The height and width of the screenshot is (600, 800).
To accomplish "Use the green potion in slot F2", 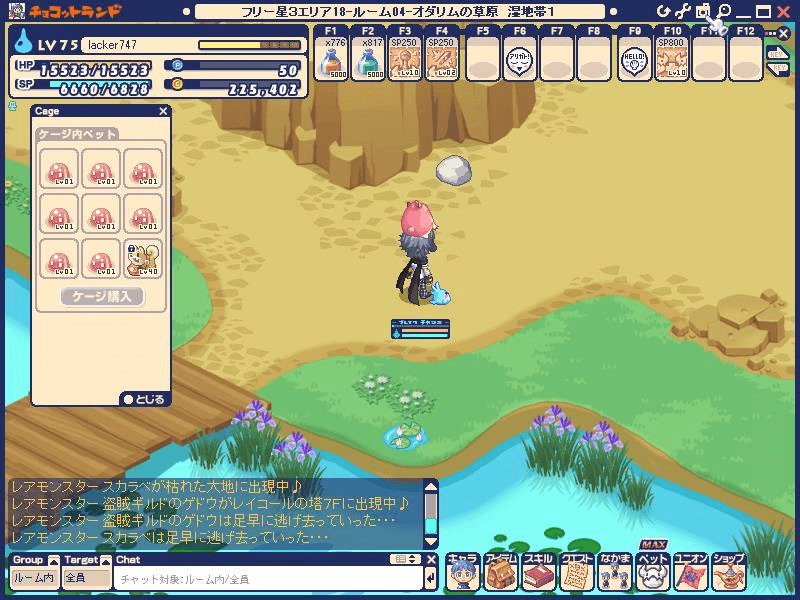I will (x=368, y=64).
